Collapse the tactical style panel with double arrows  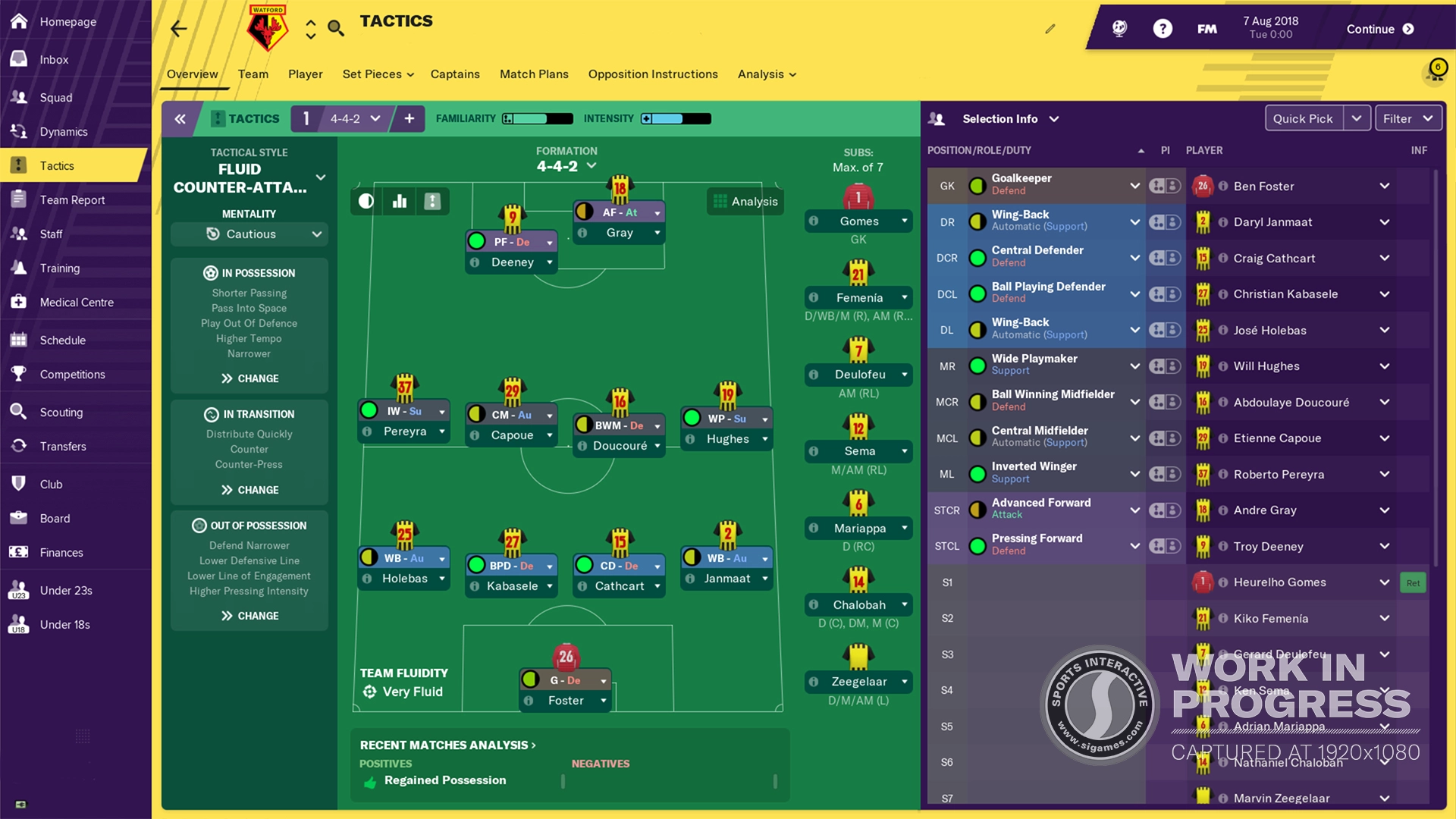click(180, 119)
